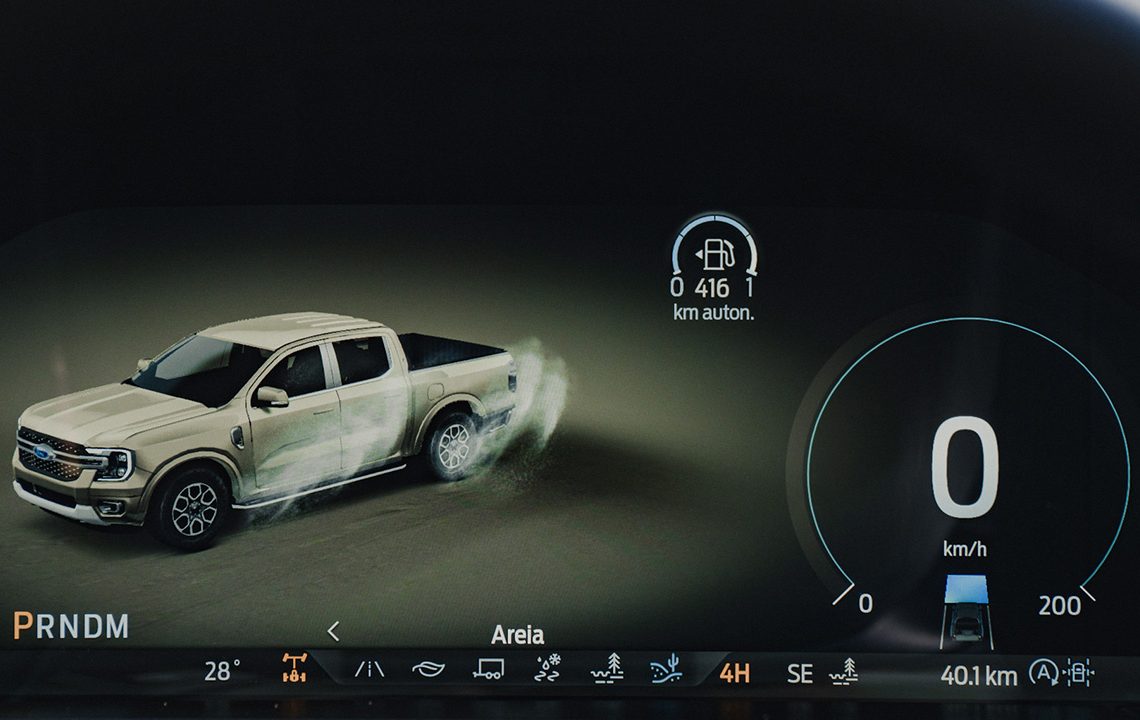This screenshot has height=720, width=1140.
Task: Choose the Mud/Ruts drive mode with the tree icon
Action: 607,669
